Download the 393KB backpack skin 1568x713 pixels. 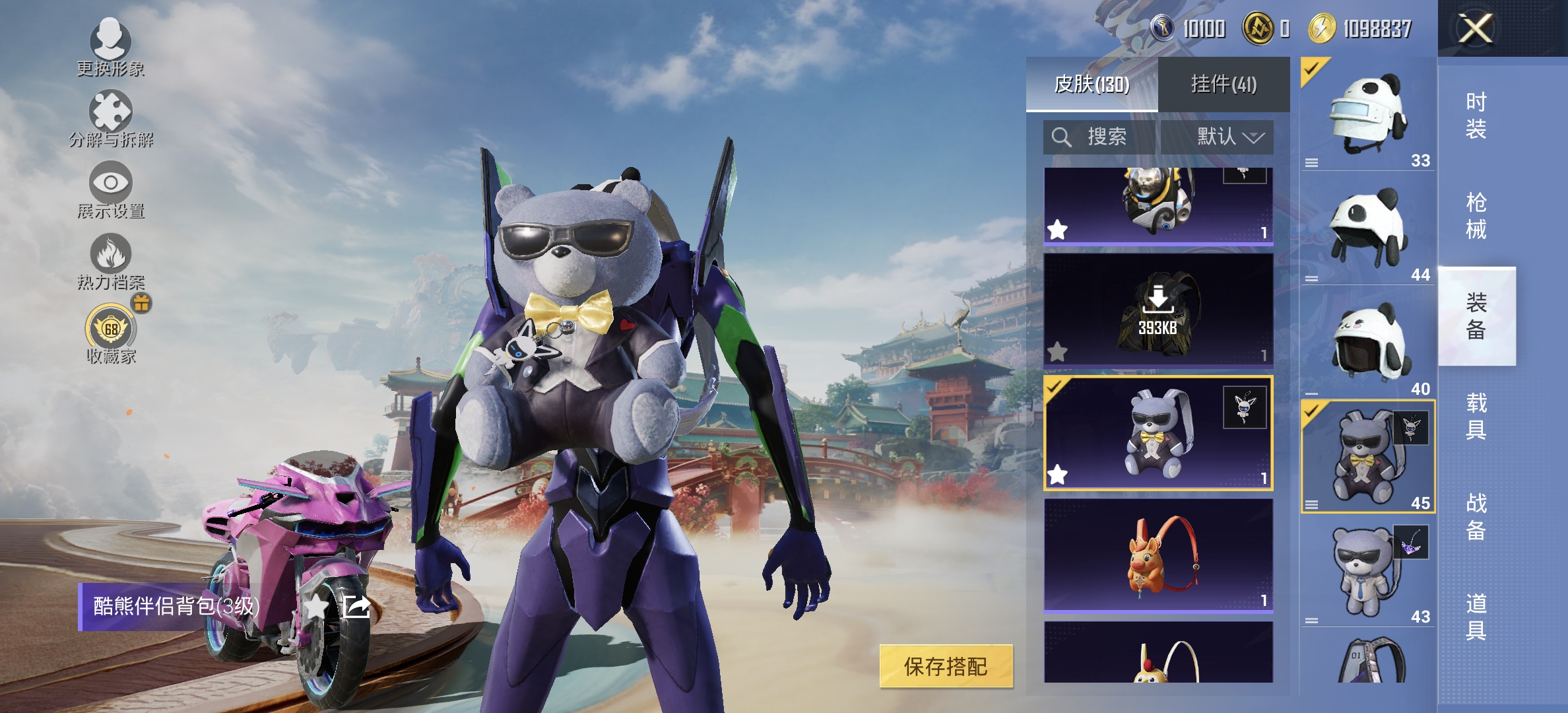(x=1158, y=309)
